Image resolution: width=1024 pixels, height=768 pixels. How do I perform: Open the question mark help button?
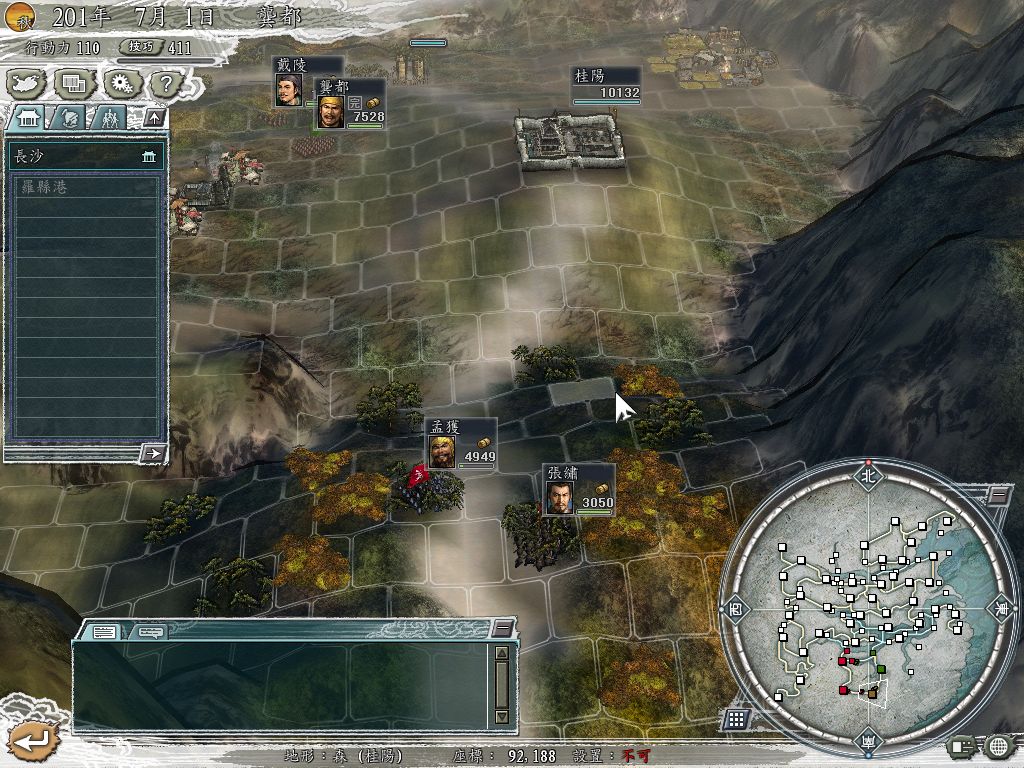(x=166, y=83)
